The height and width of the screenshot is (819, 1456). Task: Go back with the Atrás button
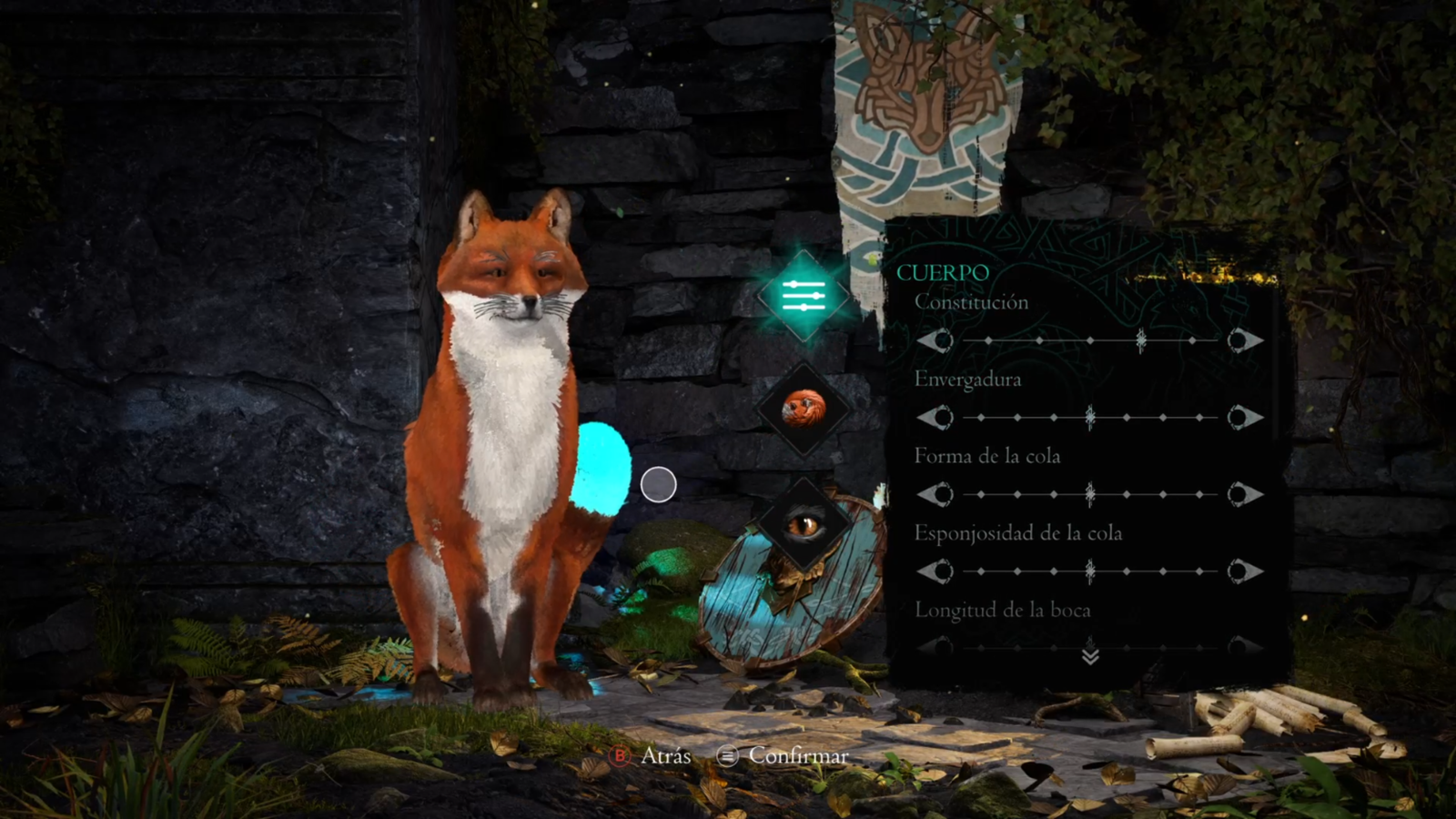652,755
